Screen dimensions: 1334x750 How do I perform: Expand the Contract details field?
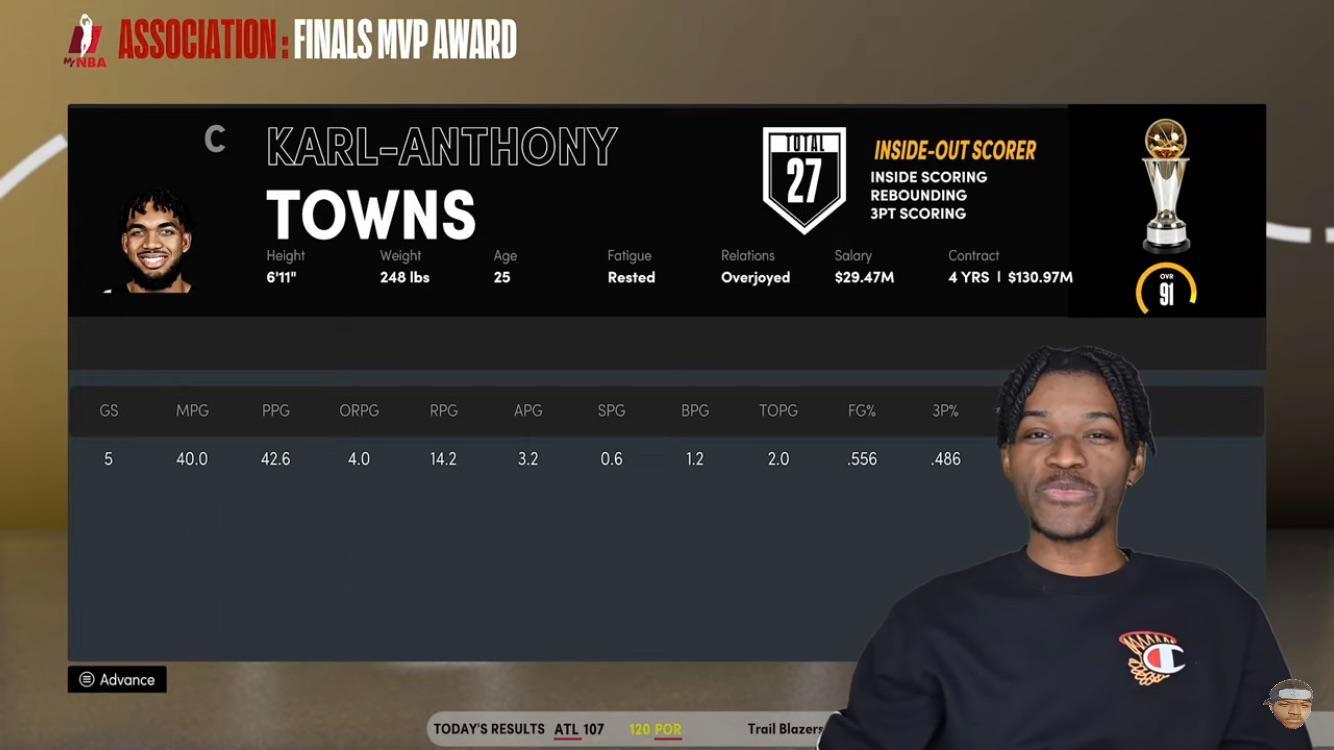pos(1000,266)
